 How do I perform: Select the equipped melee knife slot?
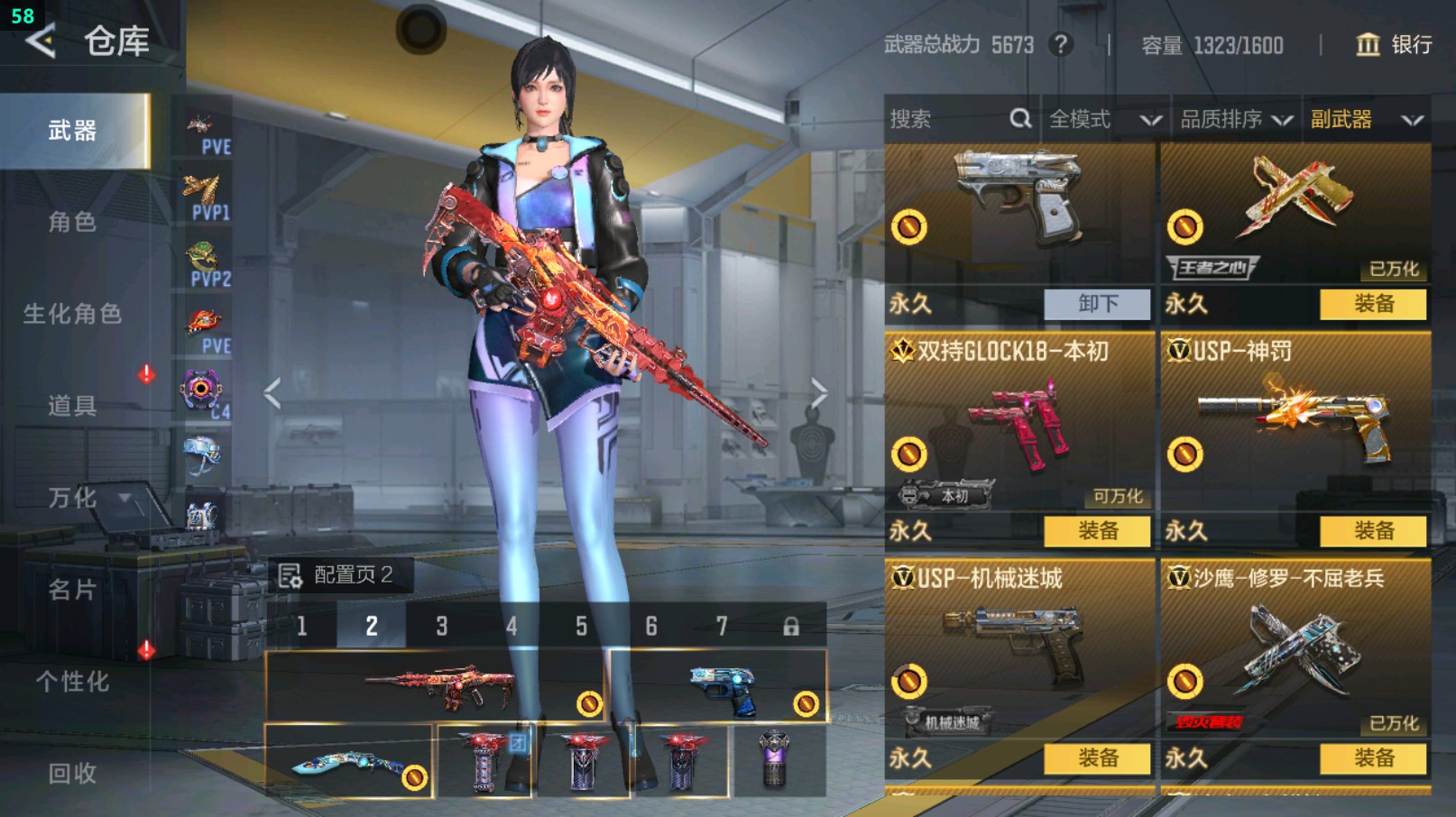coord(349,762)
